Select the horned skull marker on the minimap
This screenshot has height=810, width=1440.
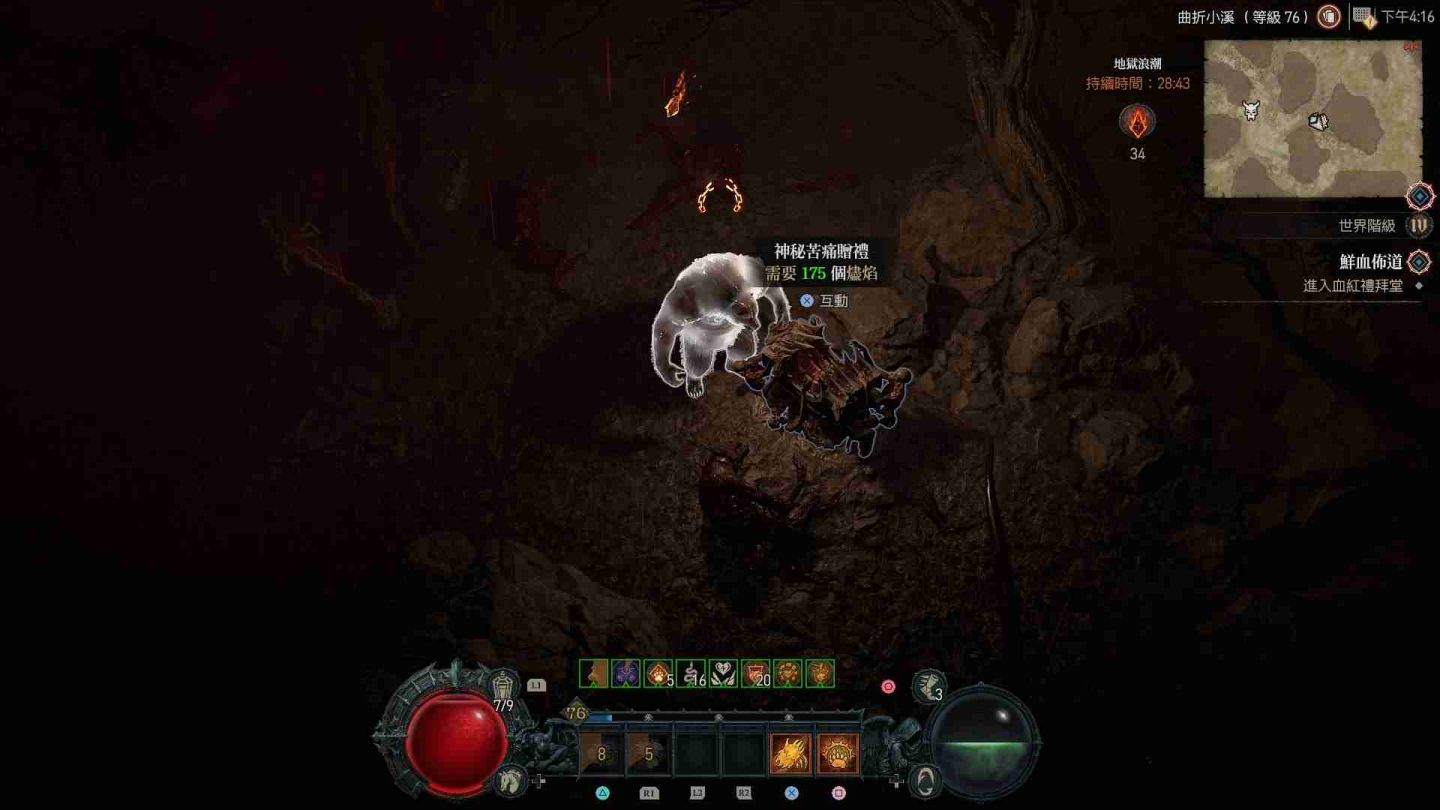[x=1250, y=110]
